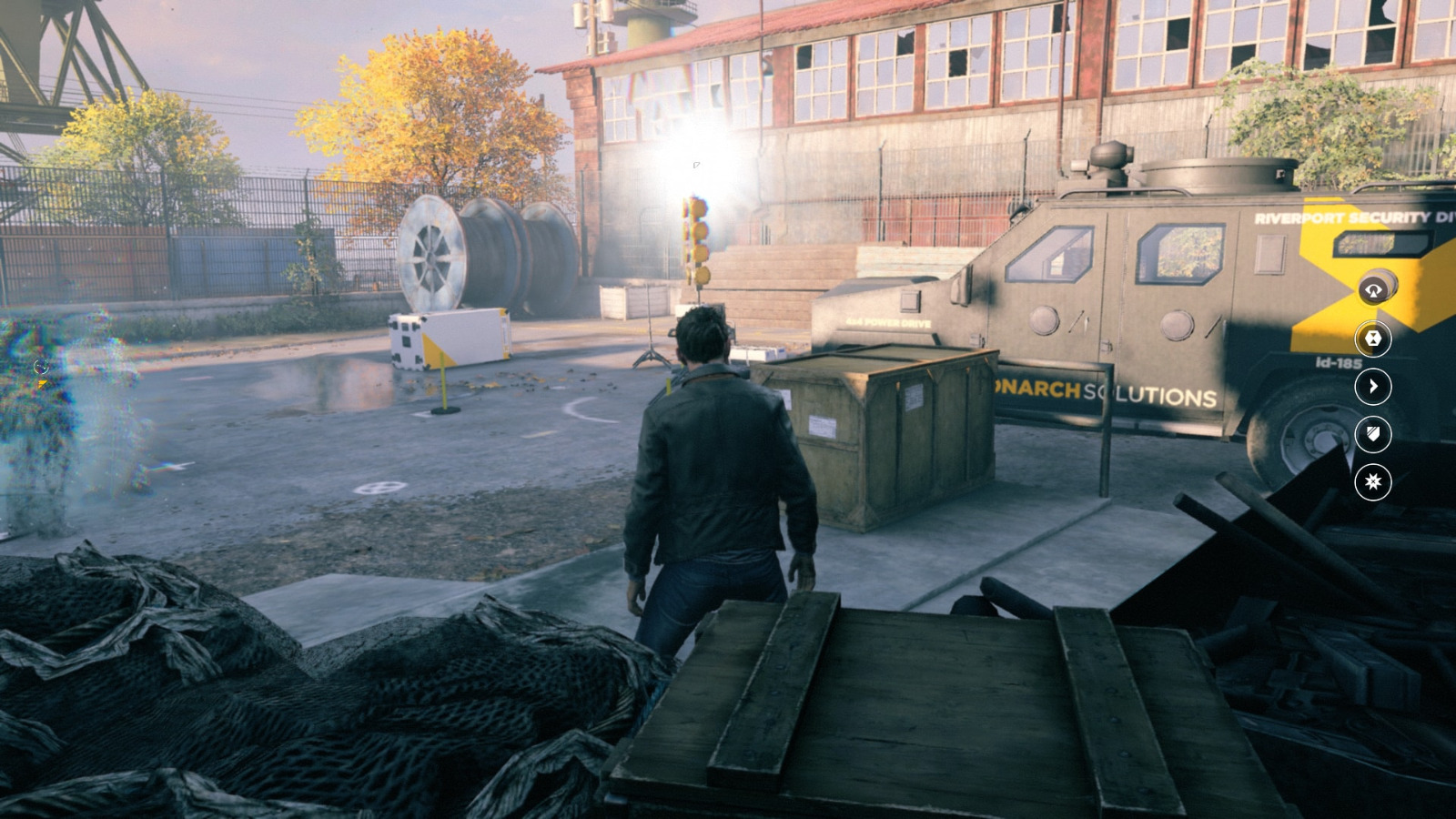Toggle the hexagon Time Stop ability active

[x=1373, y=339]
